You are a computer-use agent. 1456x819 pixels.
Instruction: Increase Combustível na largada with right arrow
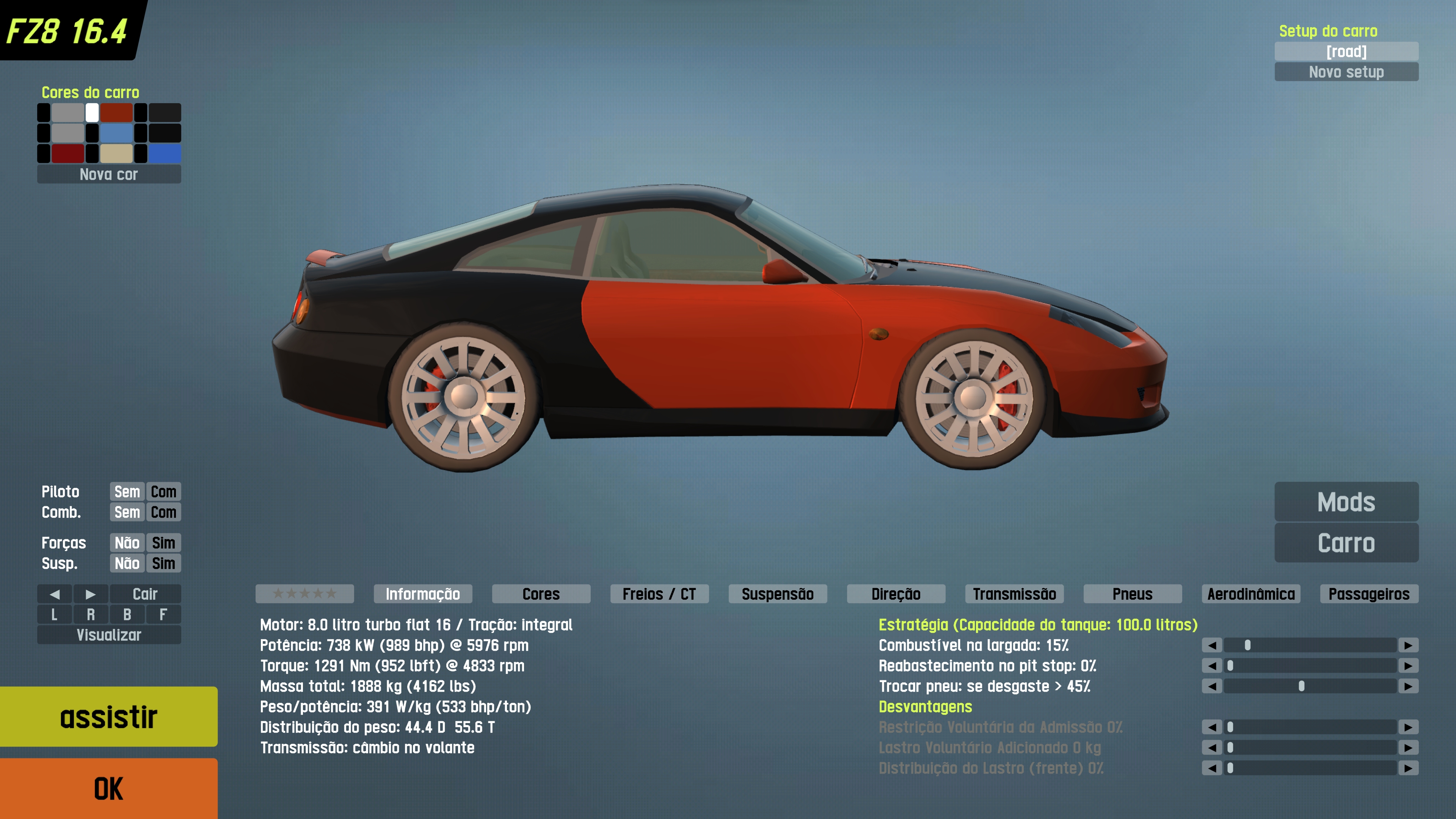click(1408, 645)
